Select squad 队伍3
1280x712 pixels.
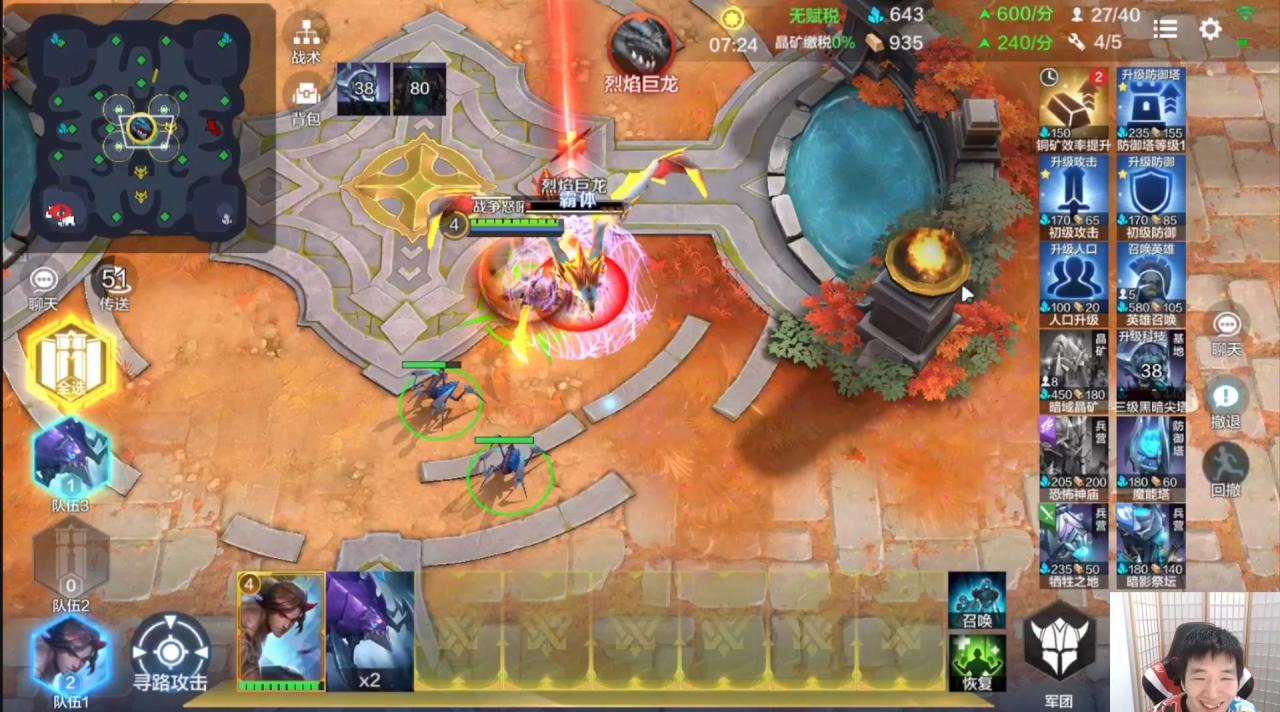(x=71, y=459)
